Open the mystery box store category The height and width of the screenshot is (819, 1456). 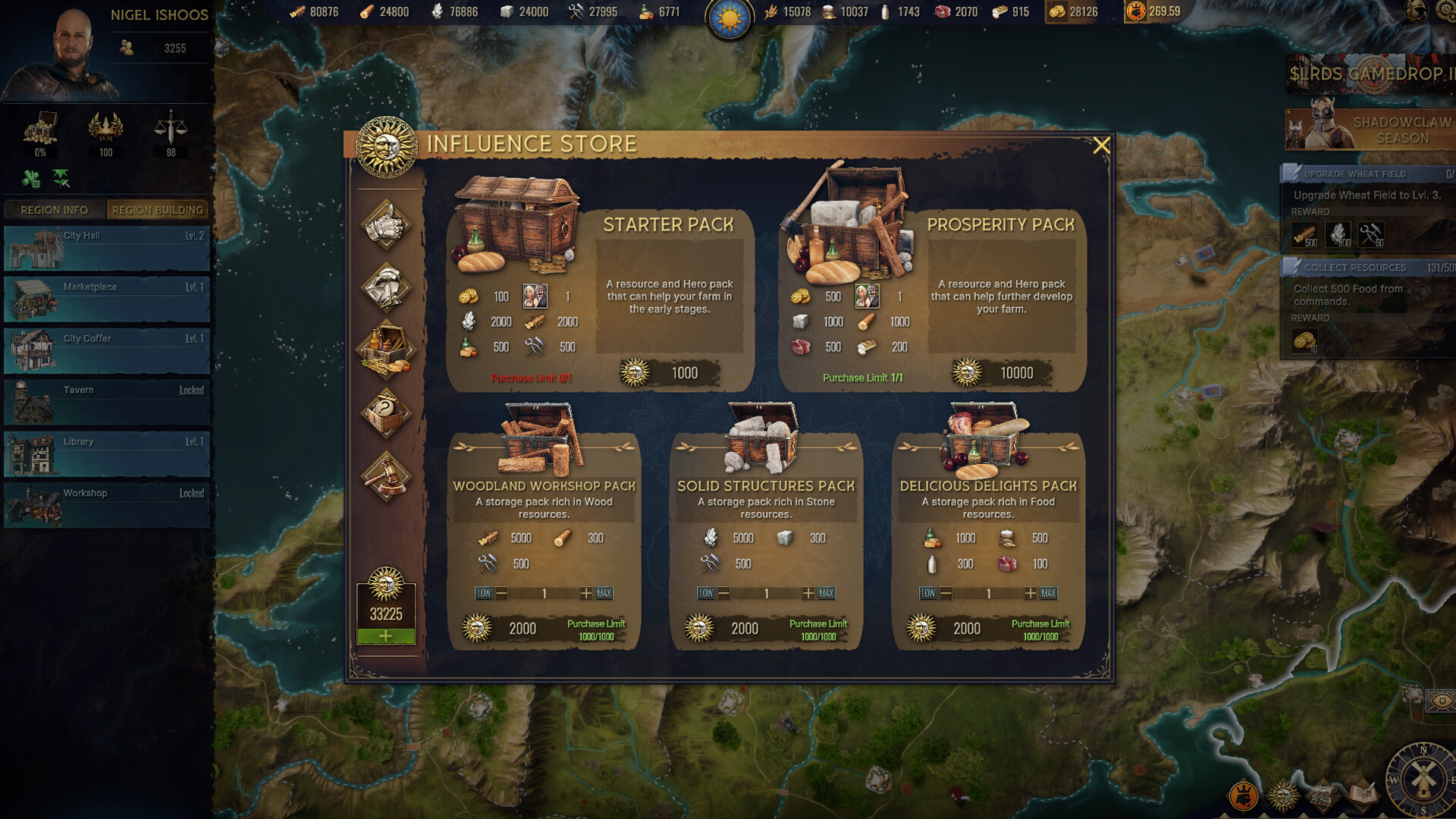[386, 413]
